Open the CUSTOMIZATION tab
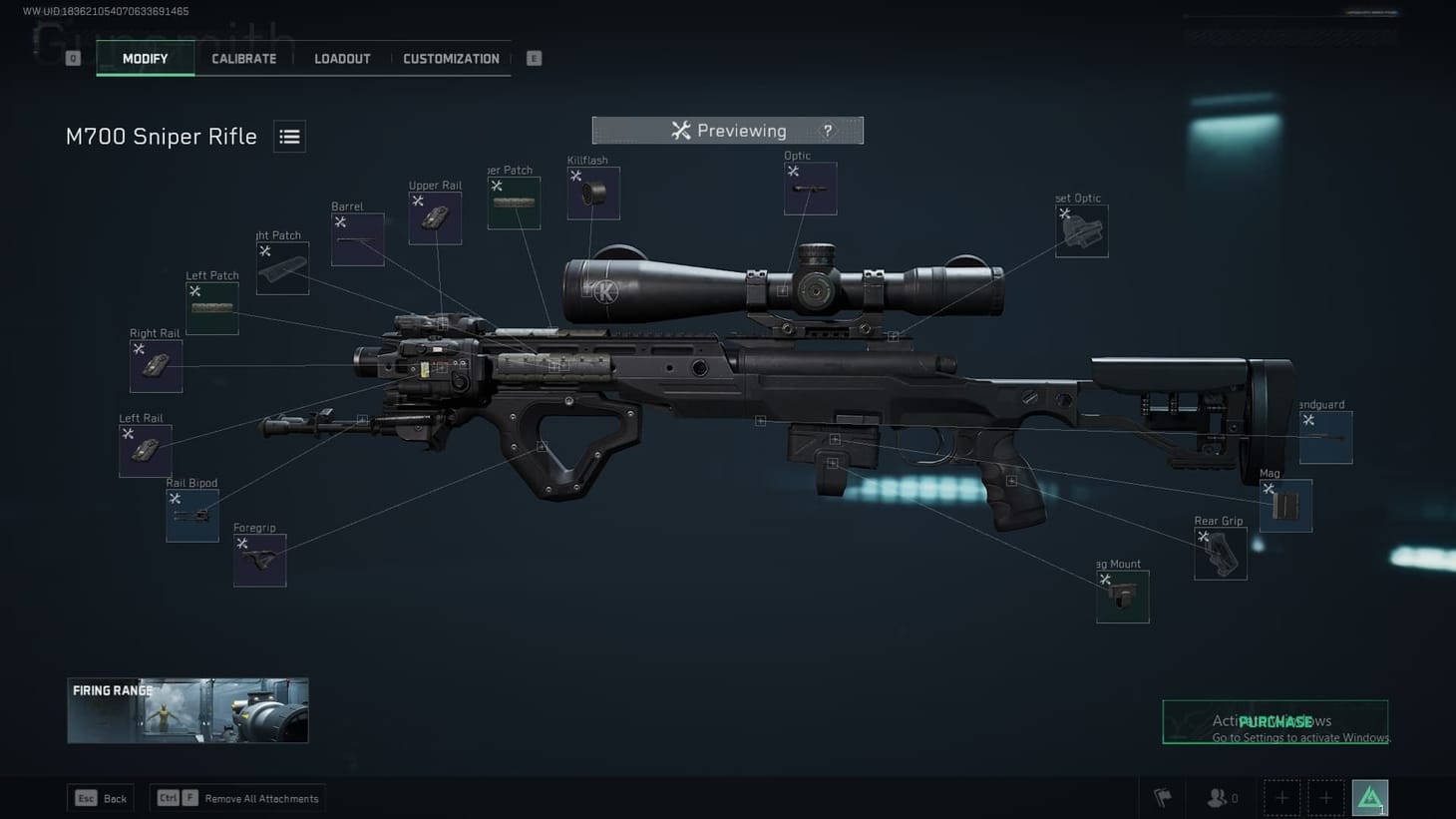Viewport: 1456px width, 819px height. click(451, 58)
